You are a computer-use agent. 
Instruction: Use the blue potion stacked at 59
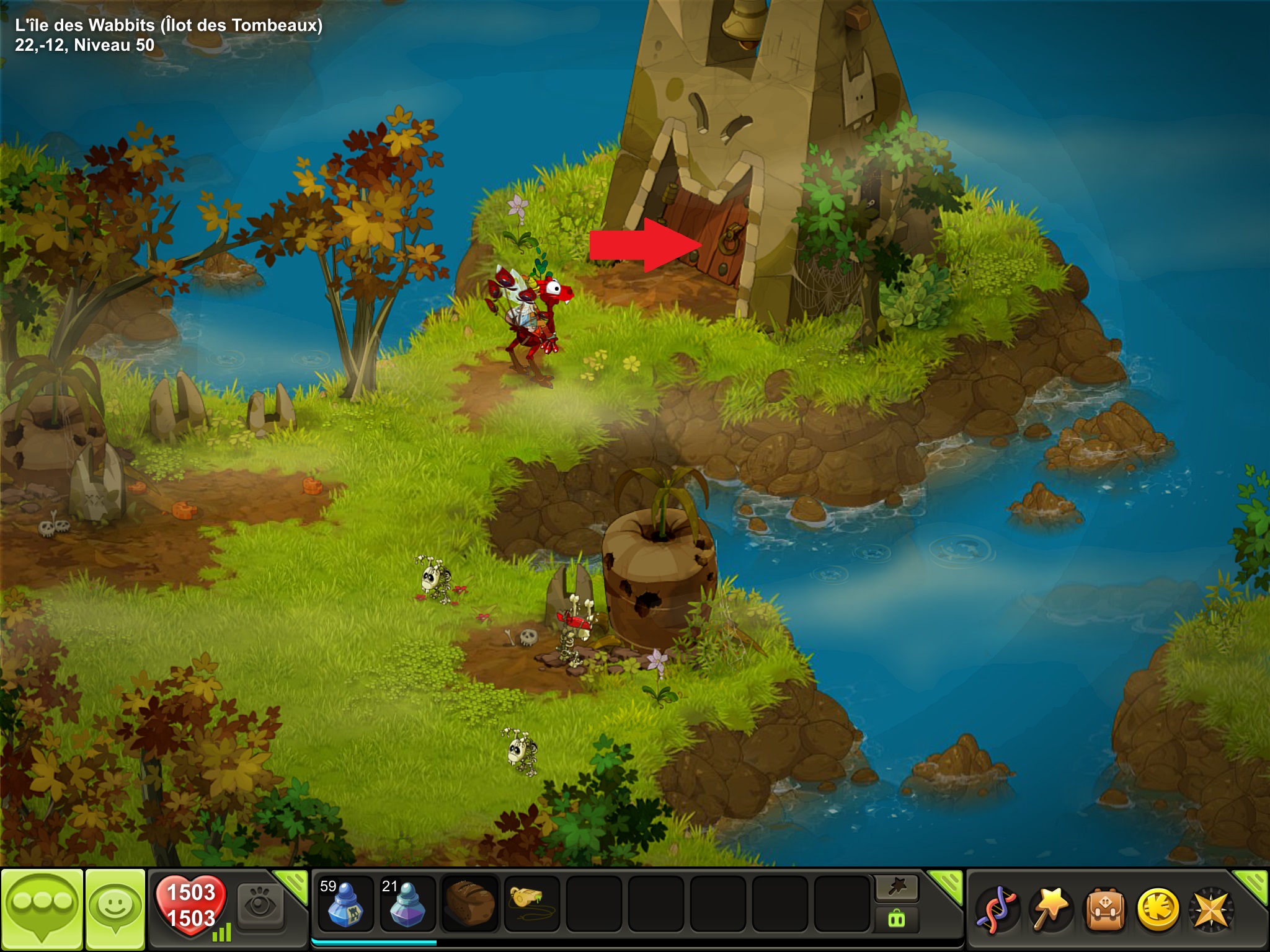345,904
